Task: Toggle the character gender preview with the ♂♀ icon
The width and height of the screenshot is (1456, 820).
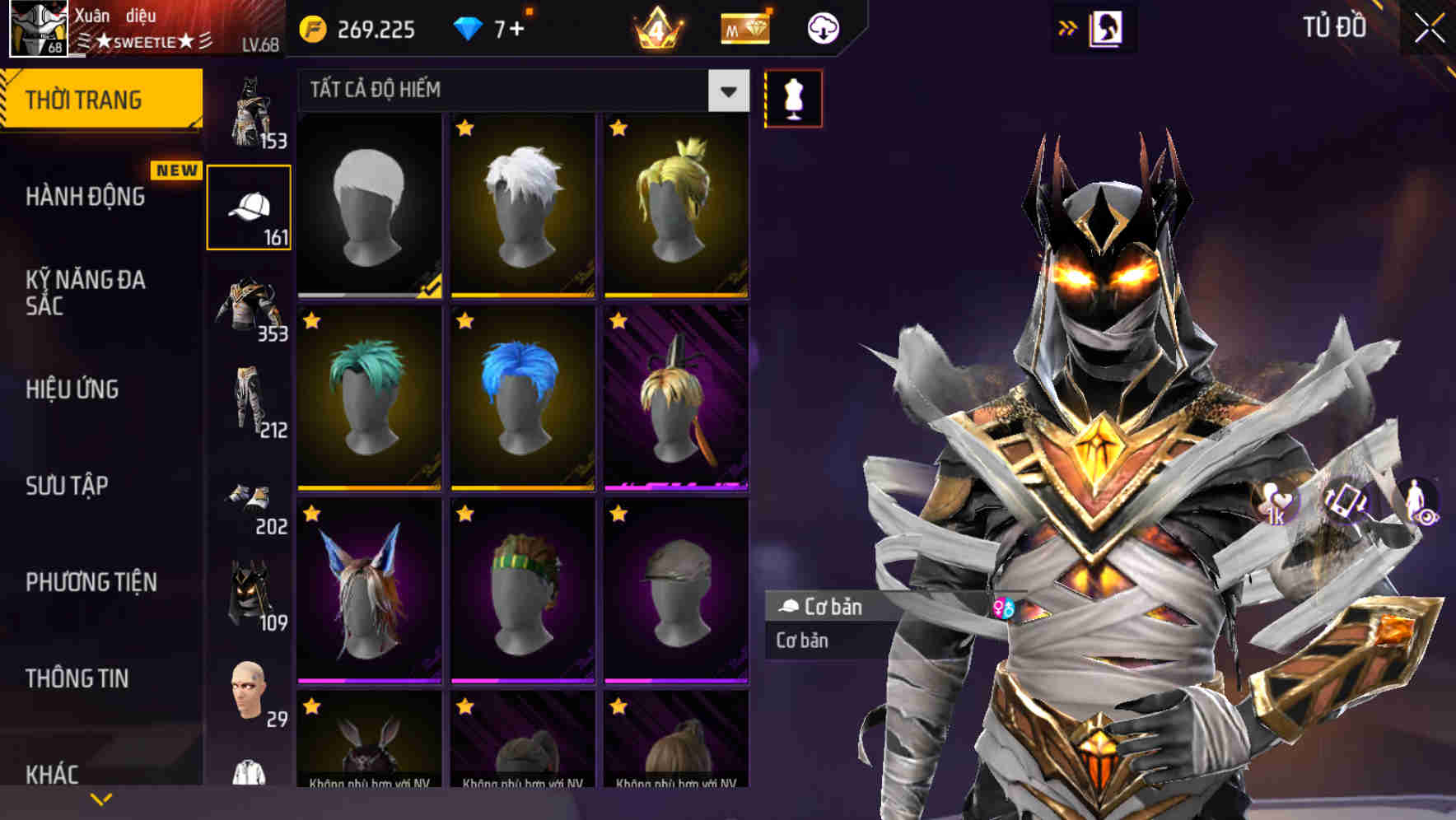Action: [1006, 608]
